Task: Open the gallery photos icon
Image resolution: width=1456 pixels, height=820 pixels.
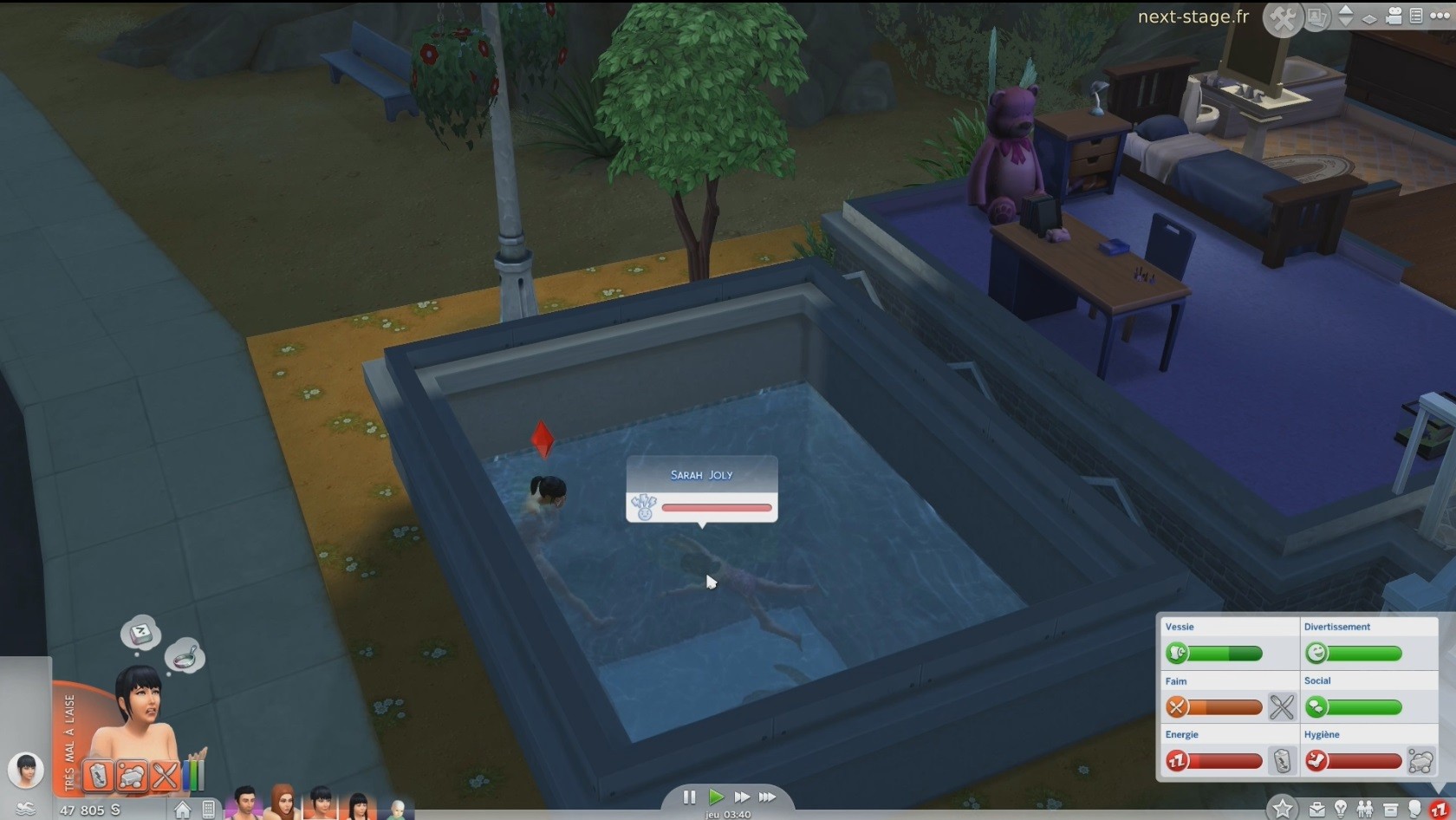Action: pos(1316,17)
